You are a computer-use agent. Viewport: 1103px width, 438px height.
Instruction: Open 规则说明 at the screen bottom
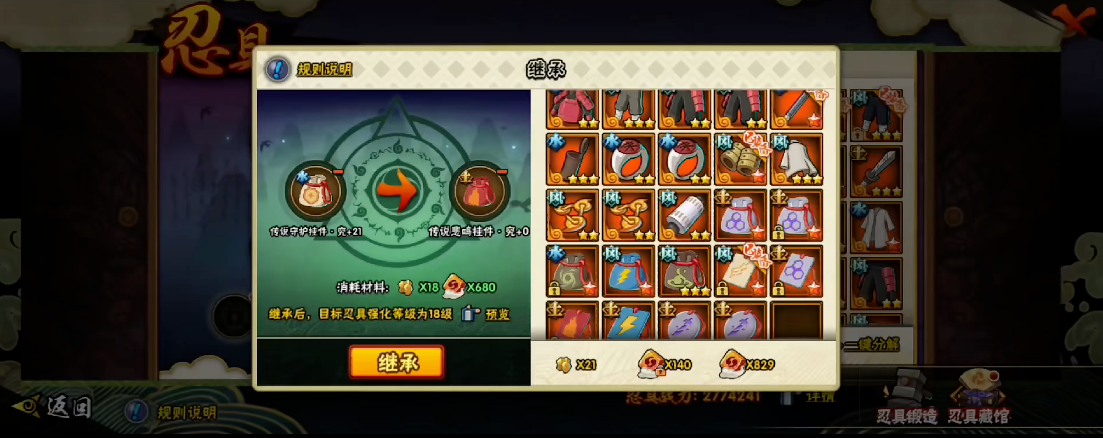[x=170, y=412]
